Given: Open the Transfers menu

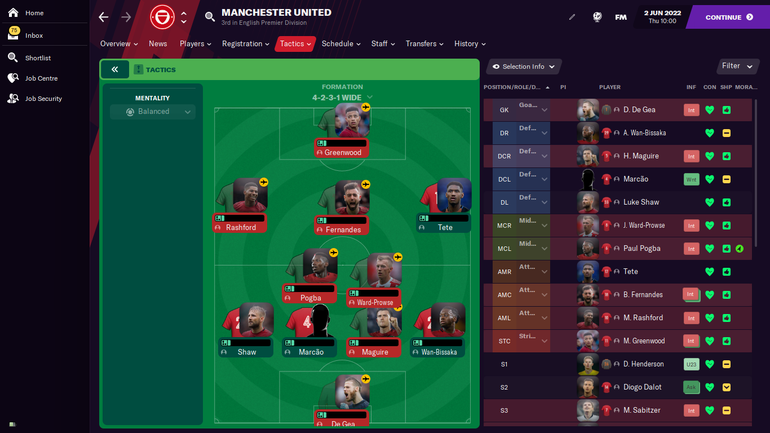Looking at the screenshot, I should tap(425, 44).
